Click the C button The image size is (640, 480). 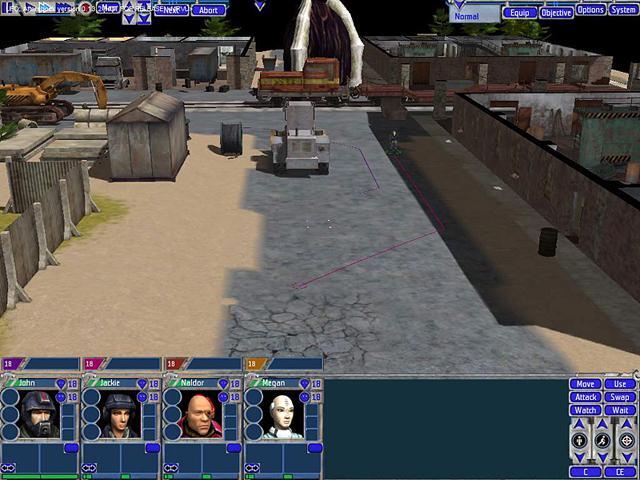586,471
